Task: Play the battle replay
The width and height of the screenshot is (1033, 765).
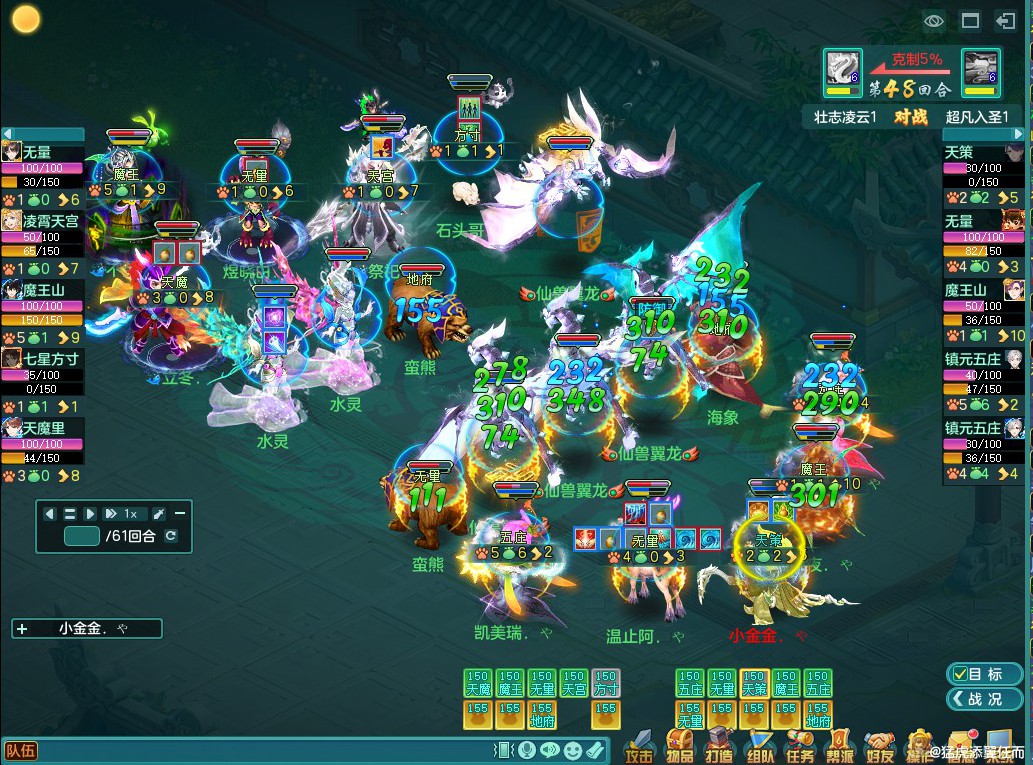Action: tap(90, 513)
